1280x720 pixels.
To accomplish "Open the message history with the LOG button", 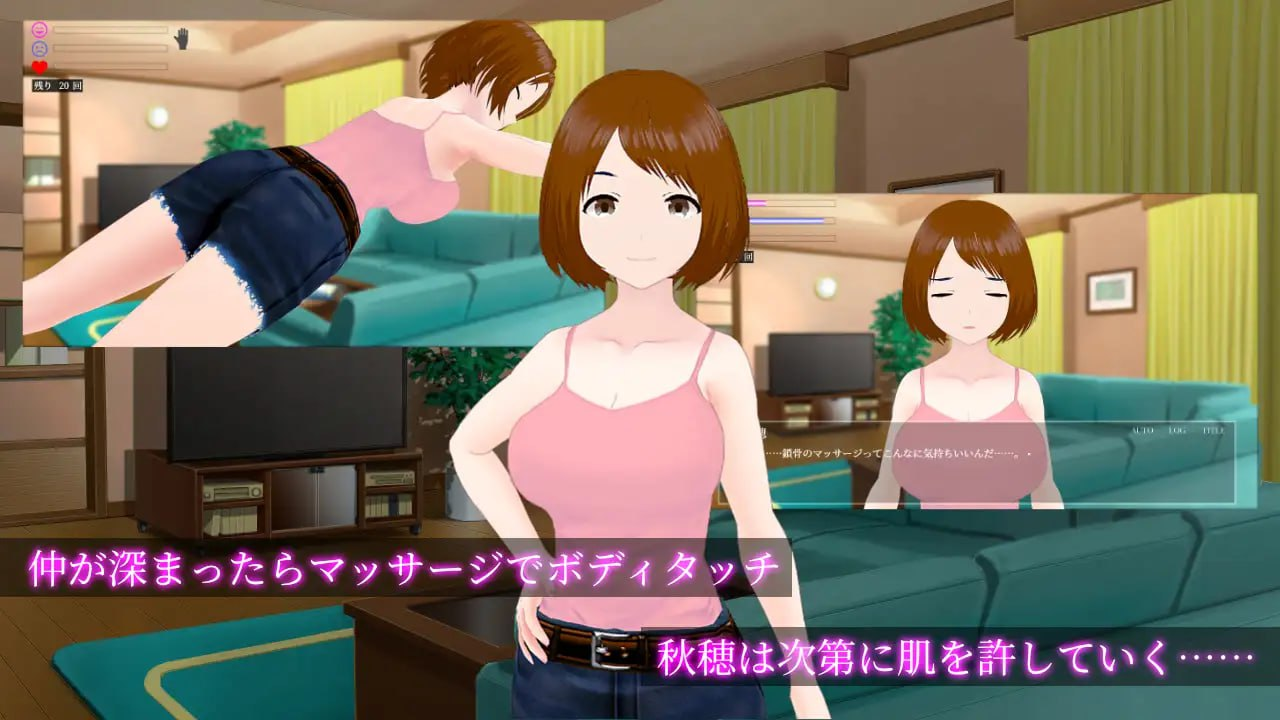I will point(1177,430).
